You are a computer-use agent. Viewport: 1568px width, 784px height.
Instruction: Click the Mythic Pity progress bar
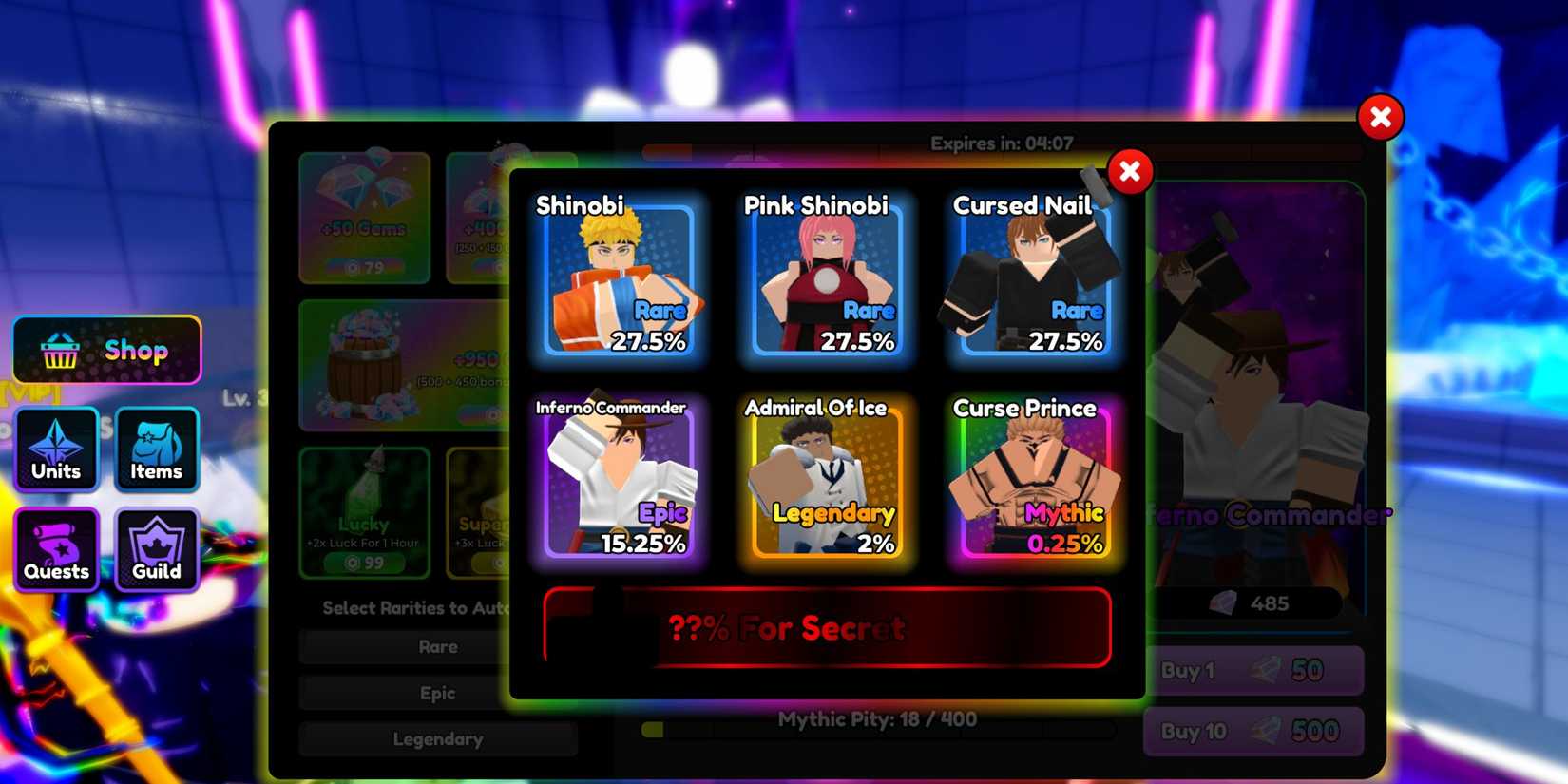pos(874,730)
